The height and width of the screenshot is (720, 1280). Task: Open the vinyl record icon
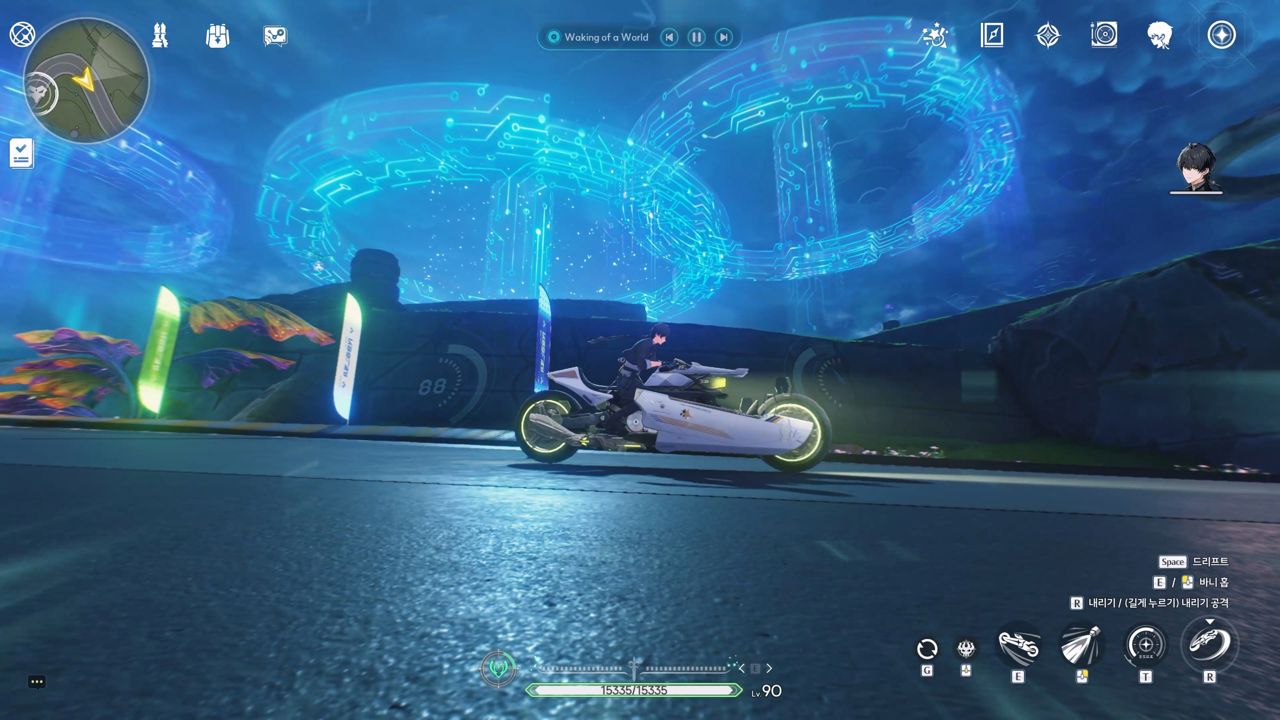[x=1104, y=36]
